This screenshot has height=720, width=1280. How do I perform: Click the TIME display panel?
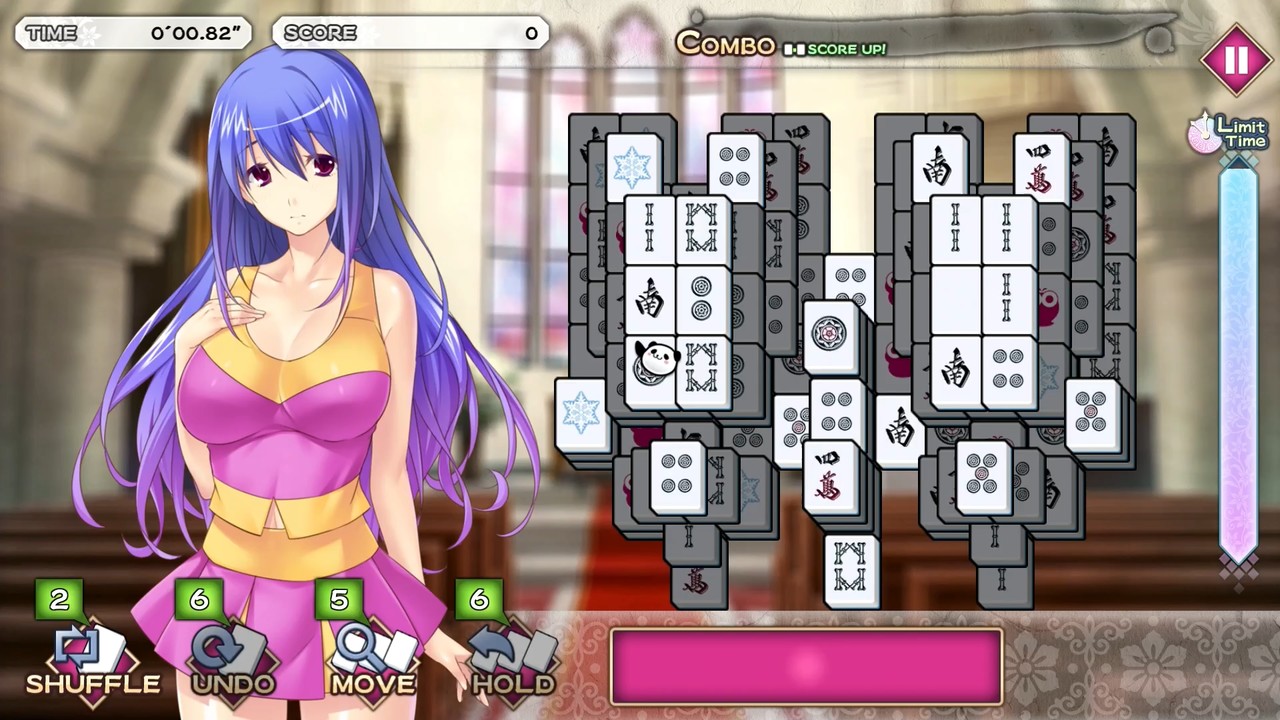coord(133,33)
